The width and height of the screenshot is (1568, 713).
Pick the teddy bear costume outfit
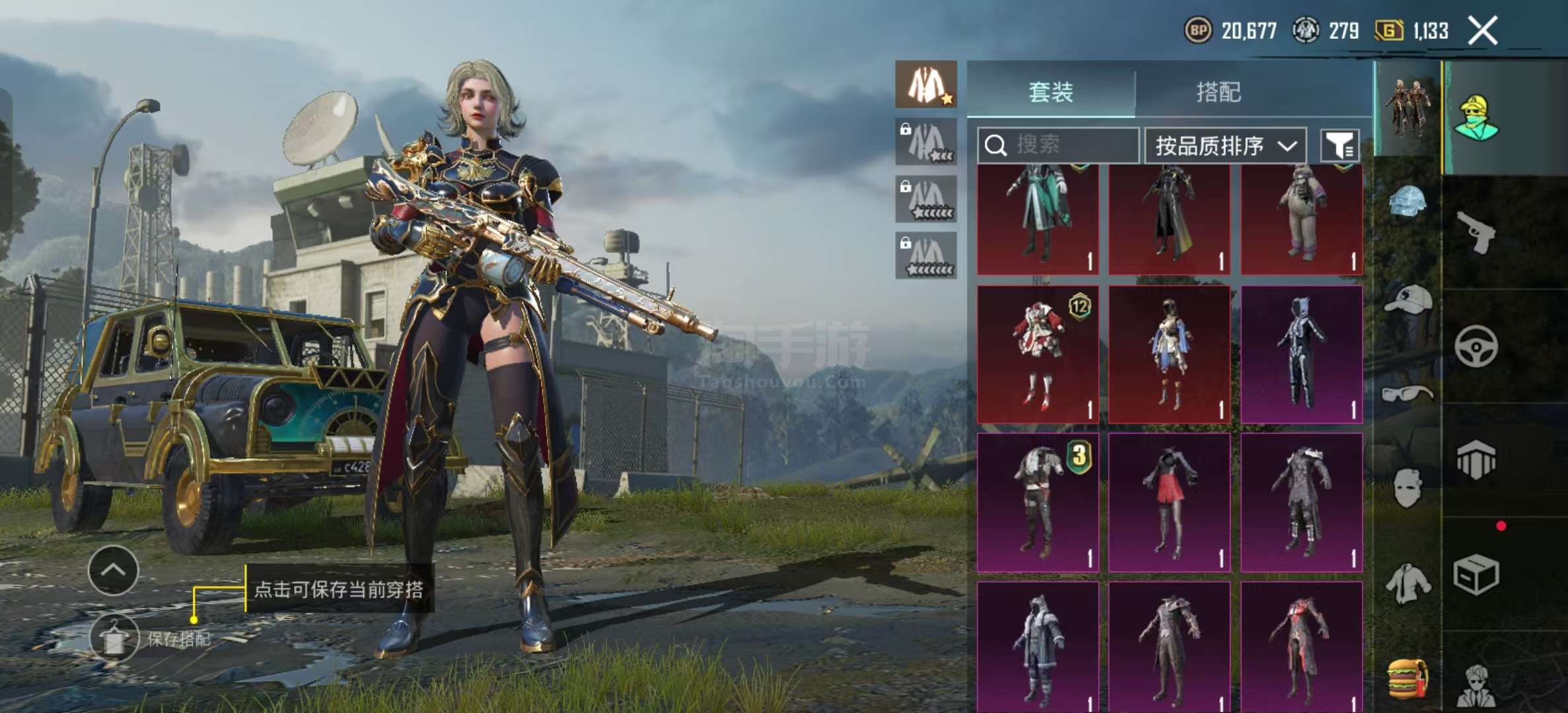coord(1301,218)
